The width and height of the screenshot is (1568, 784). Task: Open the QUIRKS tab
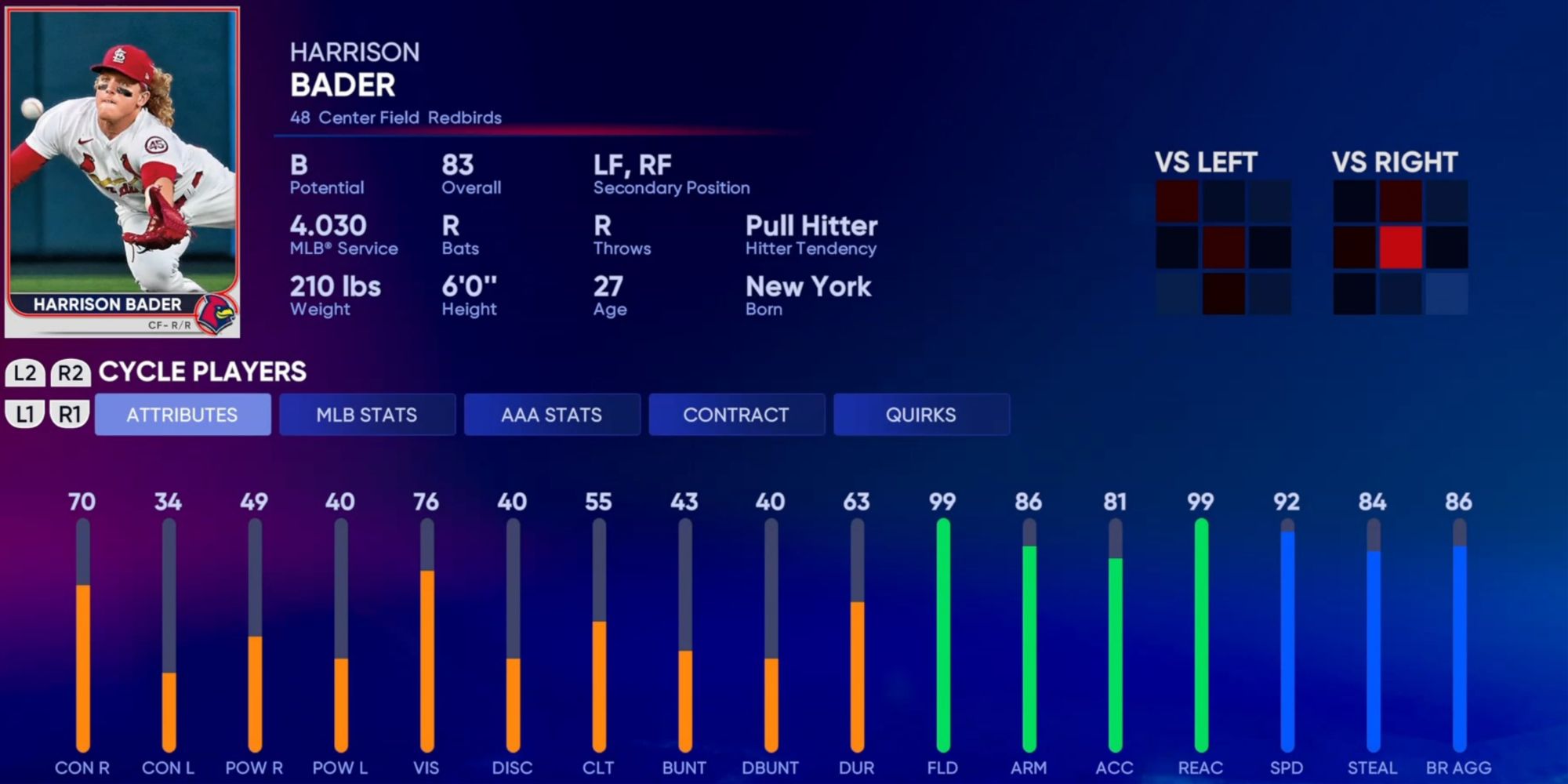click(922, 414)
